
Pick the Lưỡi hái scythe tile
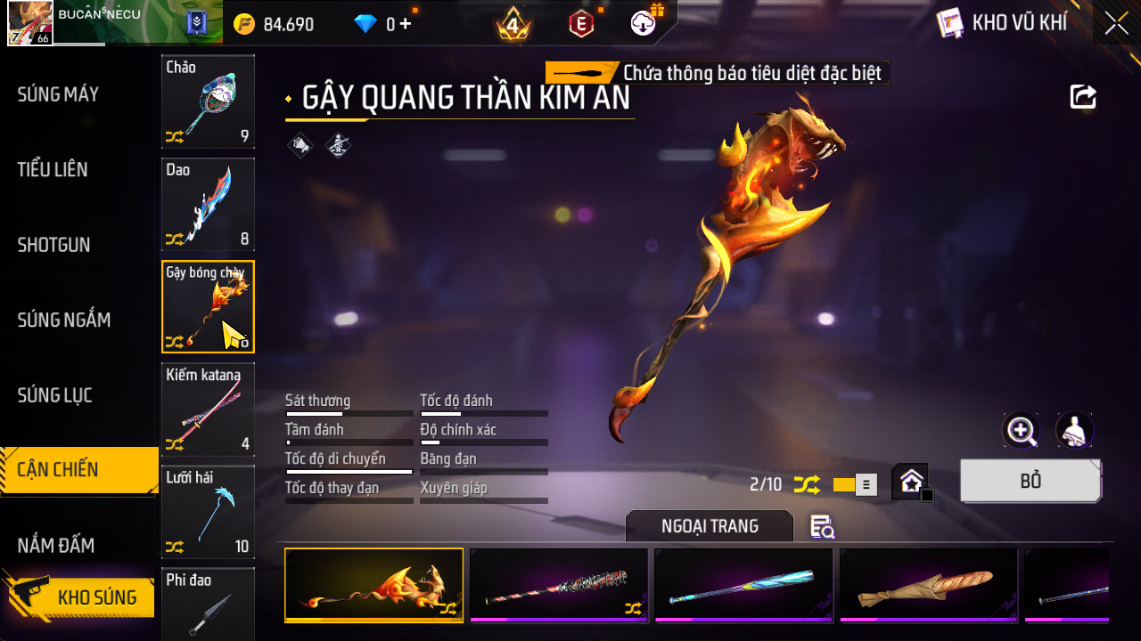coord(208,511)
